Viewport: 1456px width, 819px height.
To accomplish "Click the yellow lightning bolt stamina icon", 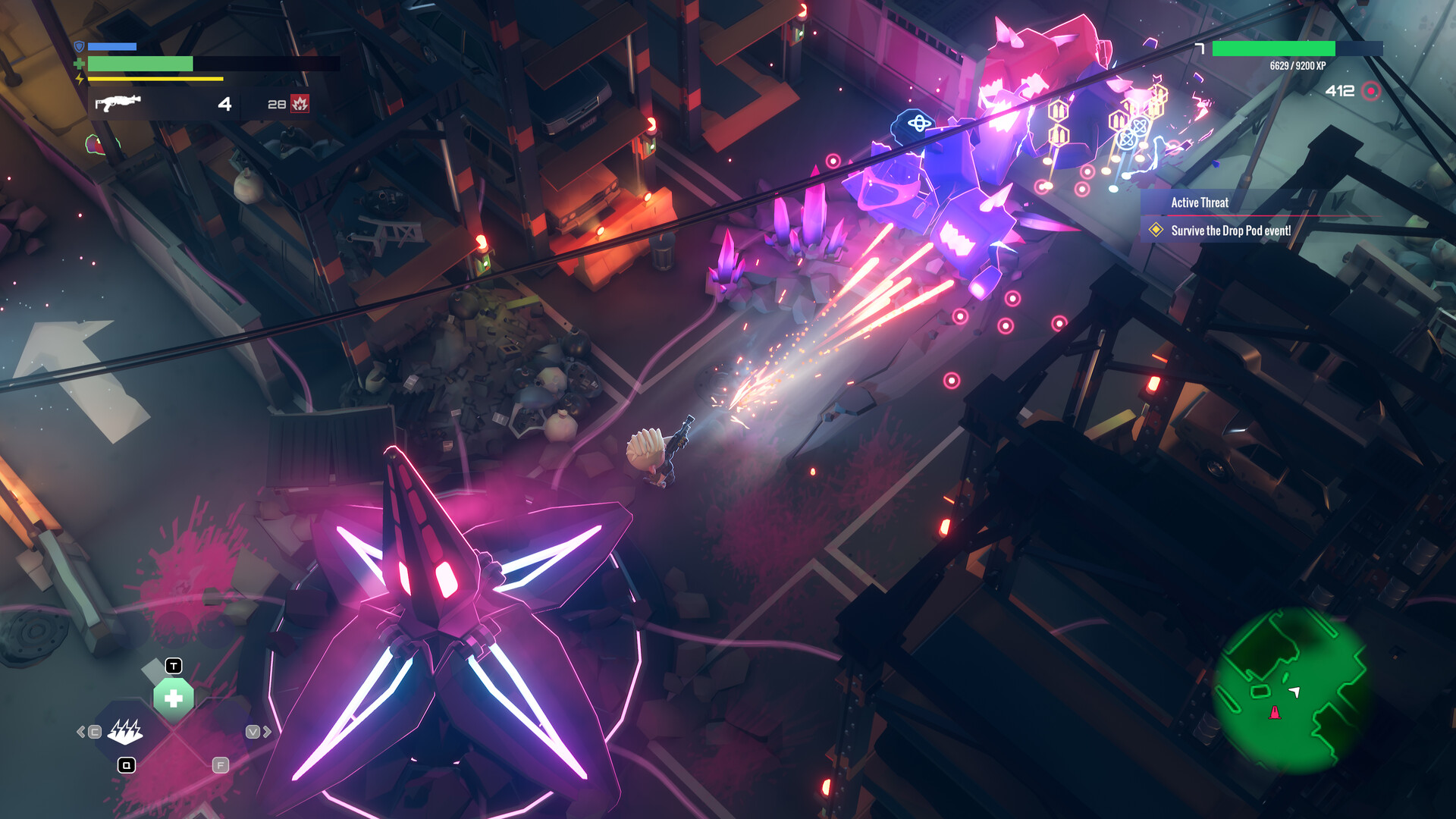I will [78, 80].
